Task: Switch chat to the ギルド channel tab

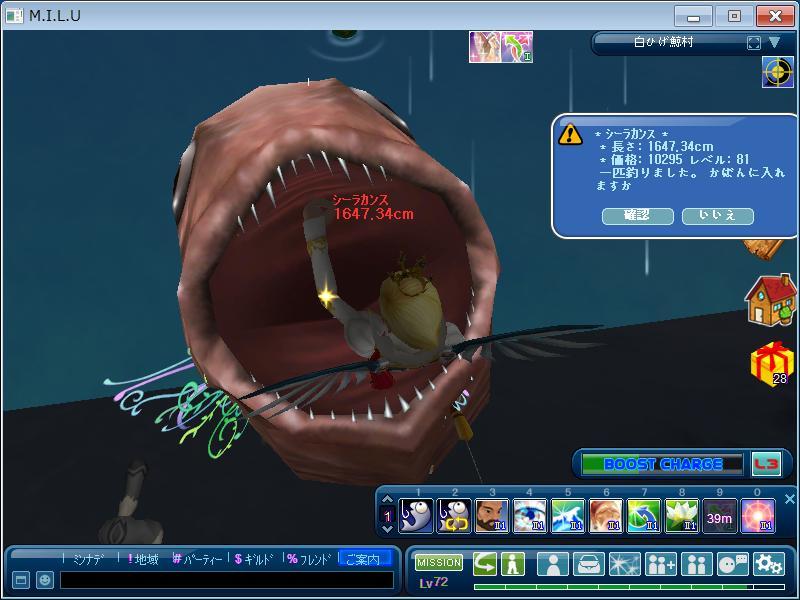Action: coord(254,559)
